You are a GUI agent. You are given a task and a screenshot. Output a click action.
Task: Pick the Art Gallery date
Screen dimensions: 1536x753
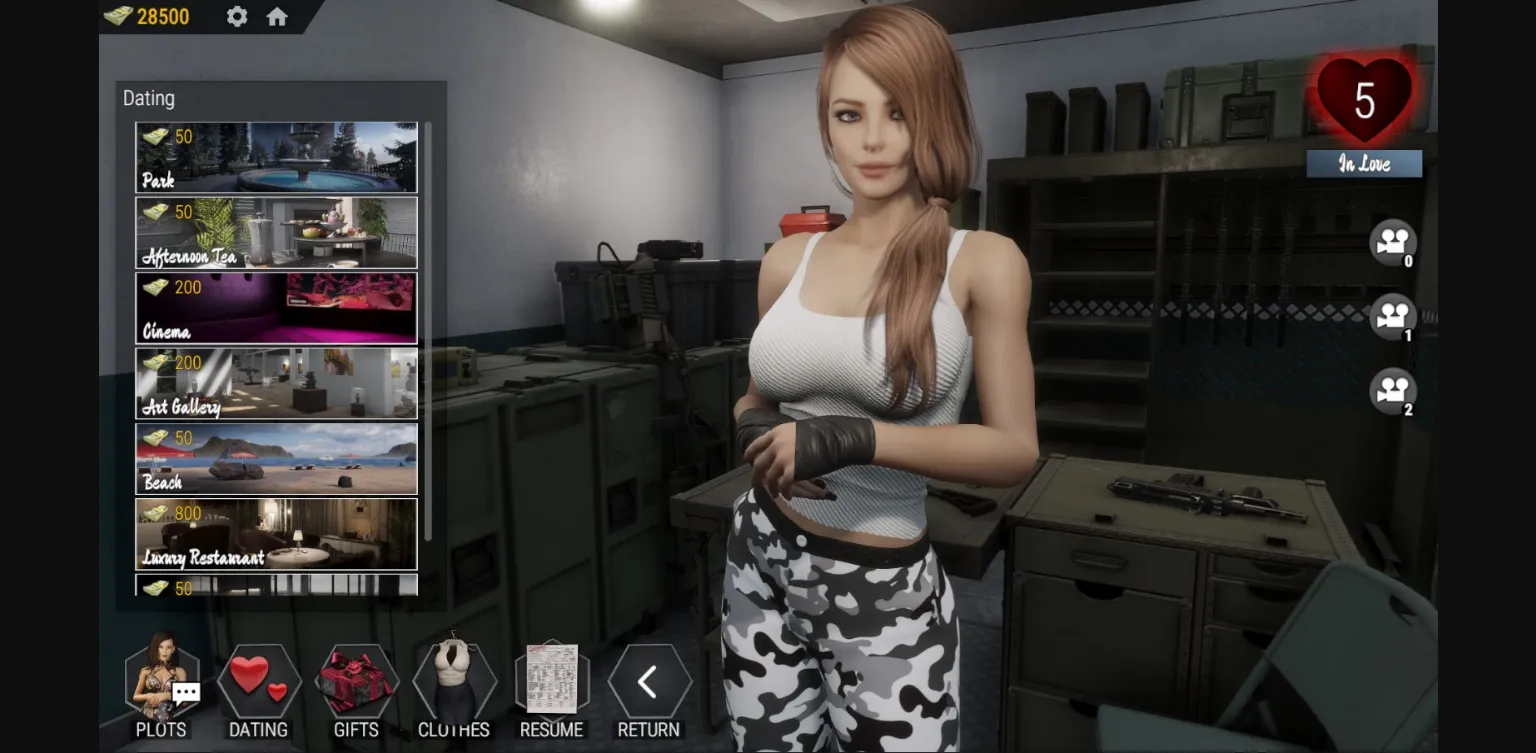click(276, 383)
